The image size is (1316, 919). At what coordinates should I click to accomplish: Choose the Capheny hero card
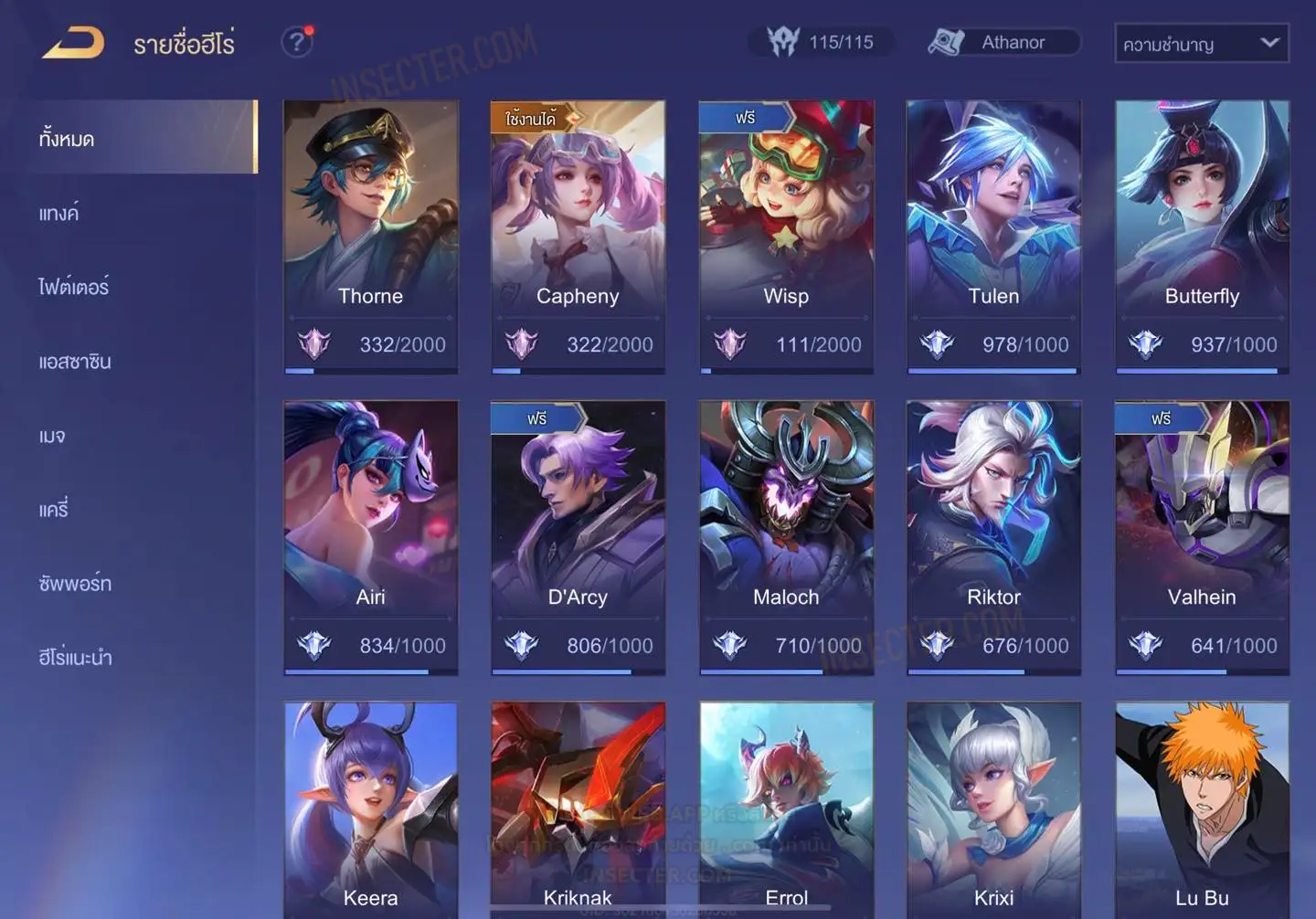pos(578,236)
